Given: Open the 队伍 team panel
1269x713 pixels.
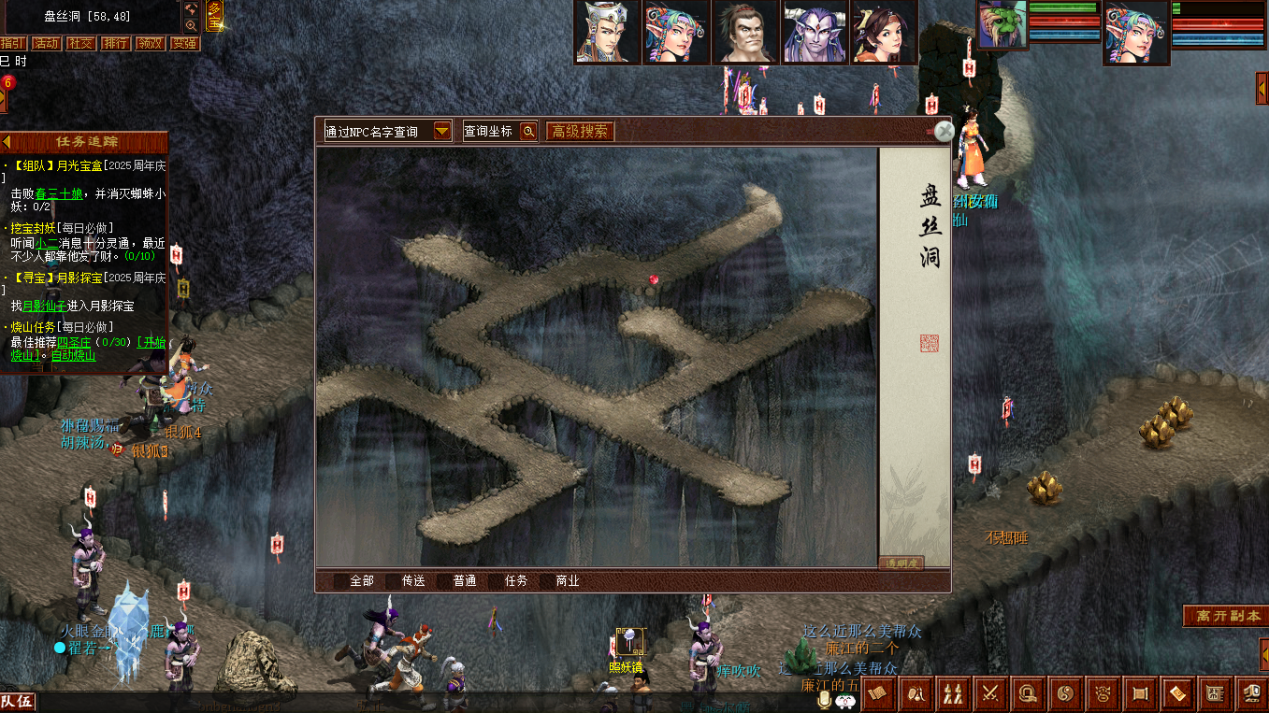Looking at the screenshot, I should click(x=17, y=702).
